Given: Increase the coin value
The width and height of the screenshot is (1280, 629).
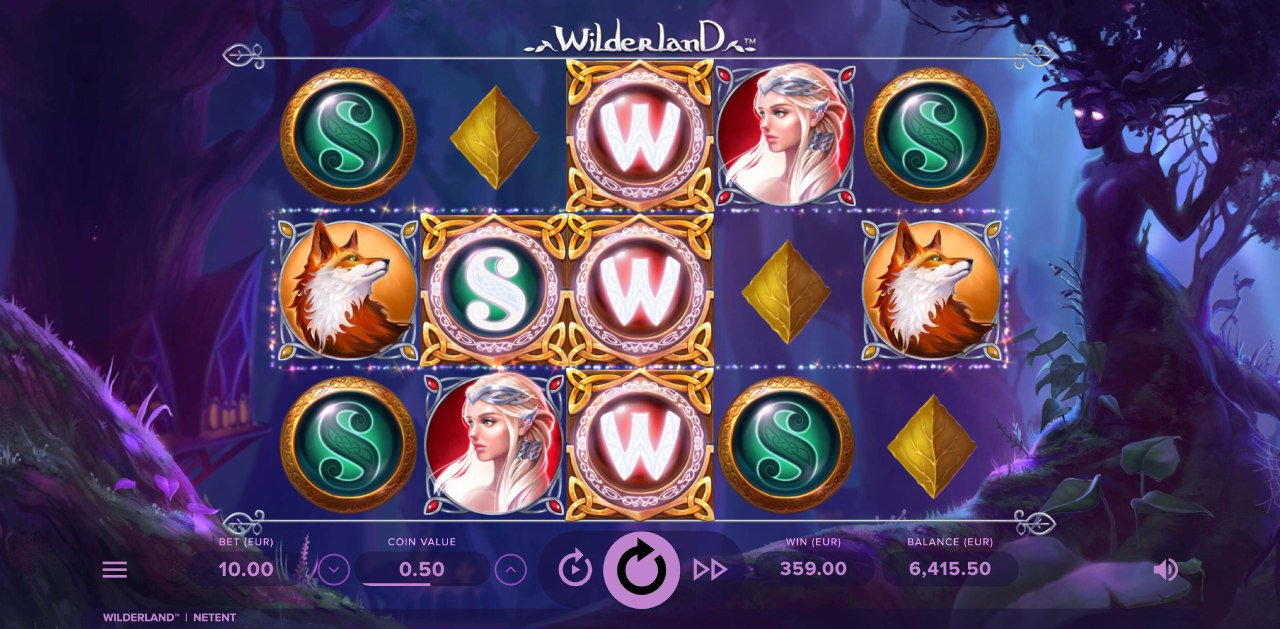Looking at the screenshot, I should click(510, 570).
